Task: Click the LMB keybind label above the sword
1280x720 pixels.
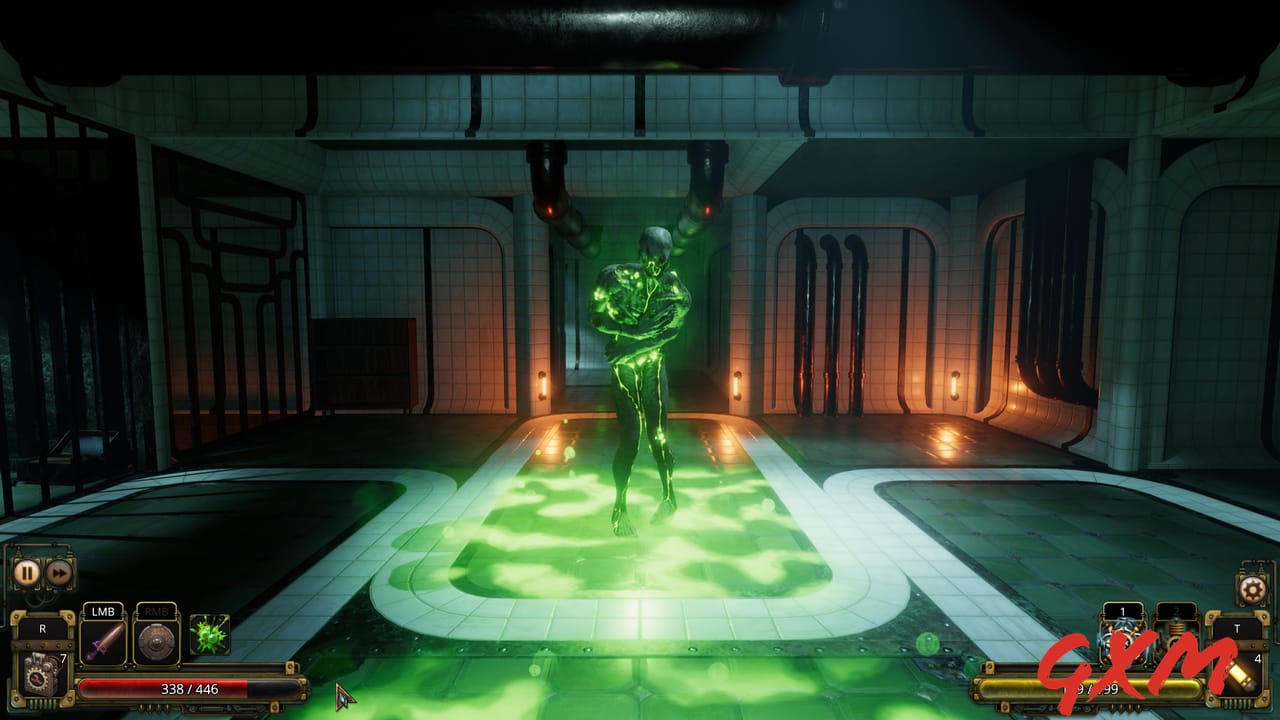Action: pos(104,610)
